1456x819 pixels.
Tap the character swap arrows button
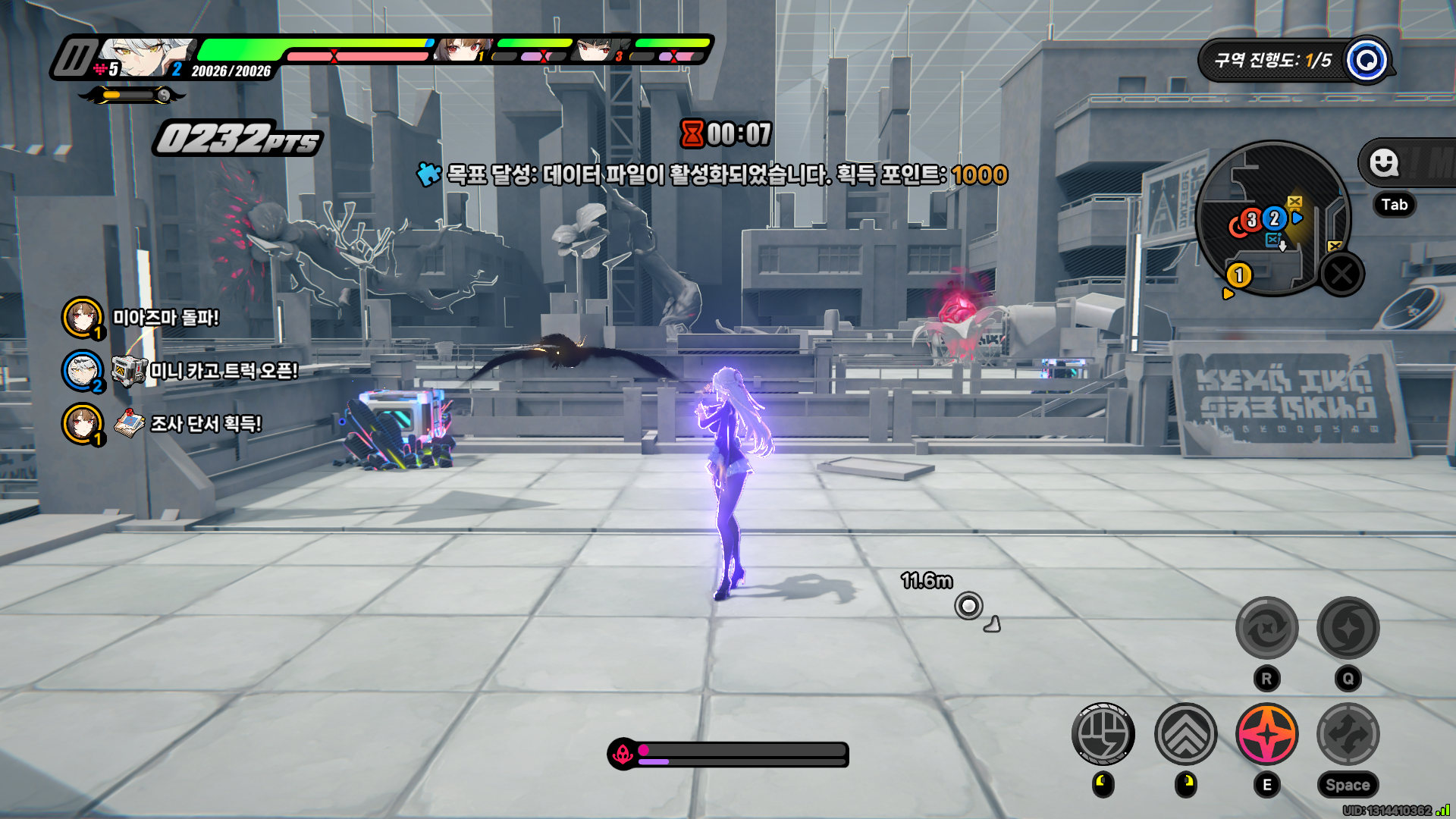point(1348,734)
